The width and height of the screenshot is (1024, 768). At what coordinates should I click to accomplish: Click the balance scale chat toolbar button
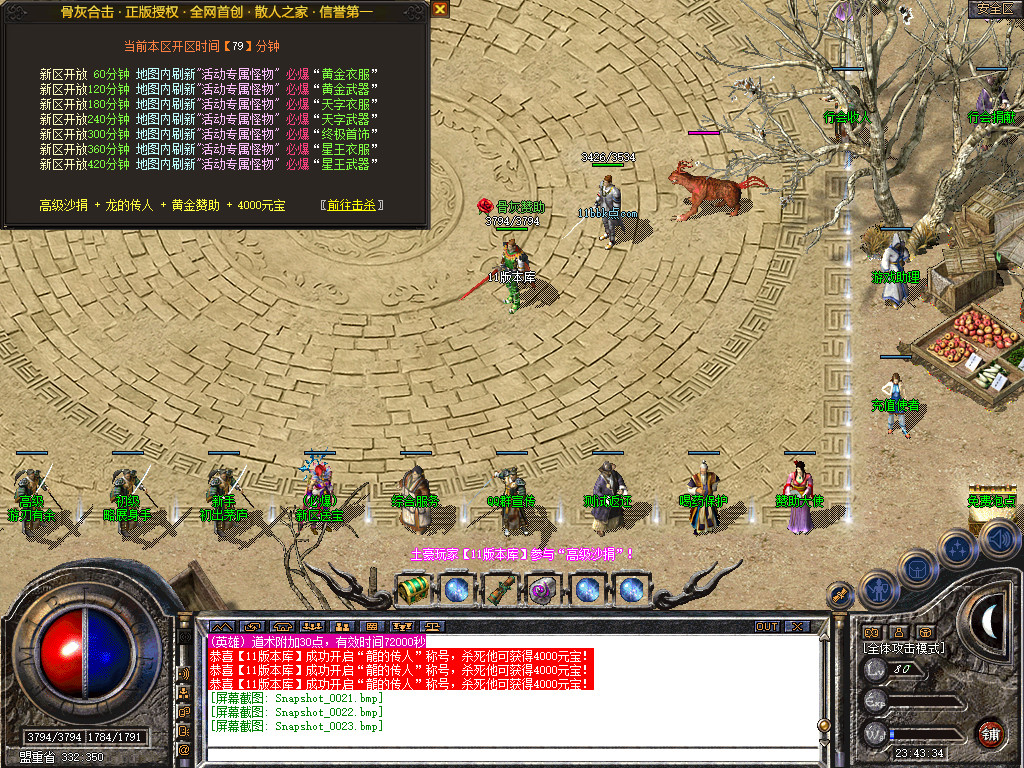pyautogui.click(x=431, y=626)
